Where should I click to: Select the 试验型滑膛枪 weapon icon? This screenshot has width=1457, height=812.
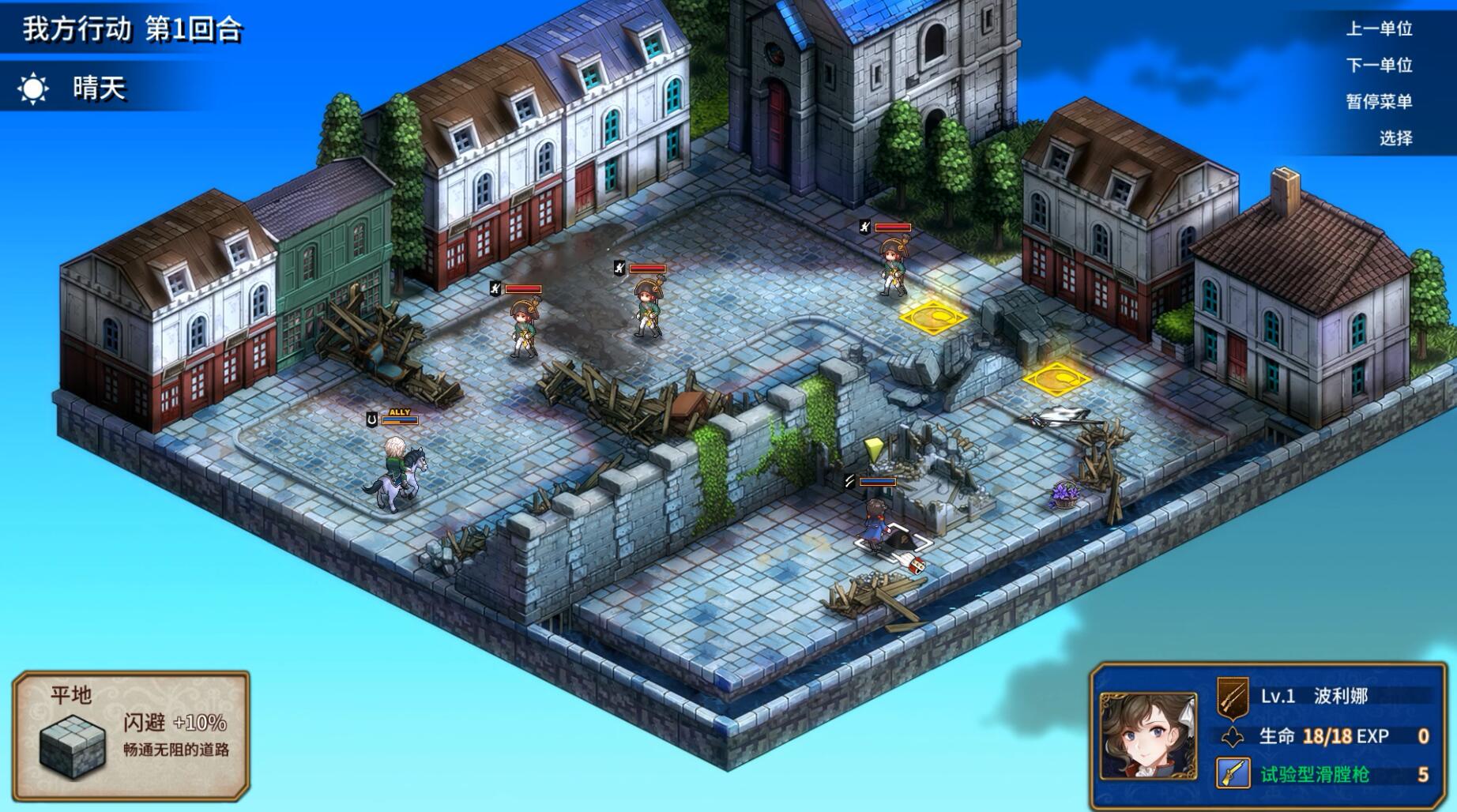1233,774
